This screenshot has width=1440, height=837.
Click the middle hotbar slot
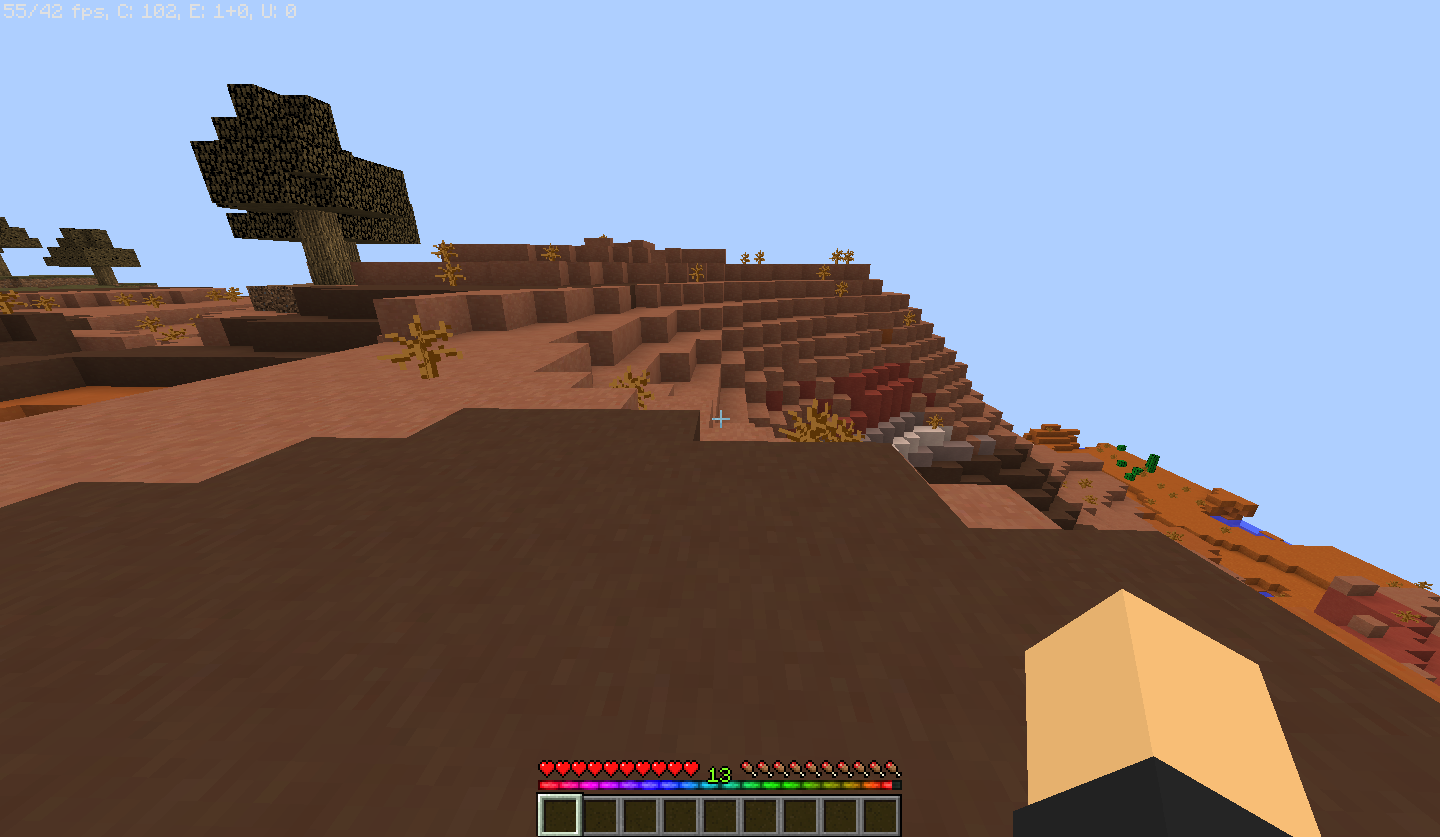point(720,815)
